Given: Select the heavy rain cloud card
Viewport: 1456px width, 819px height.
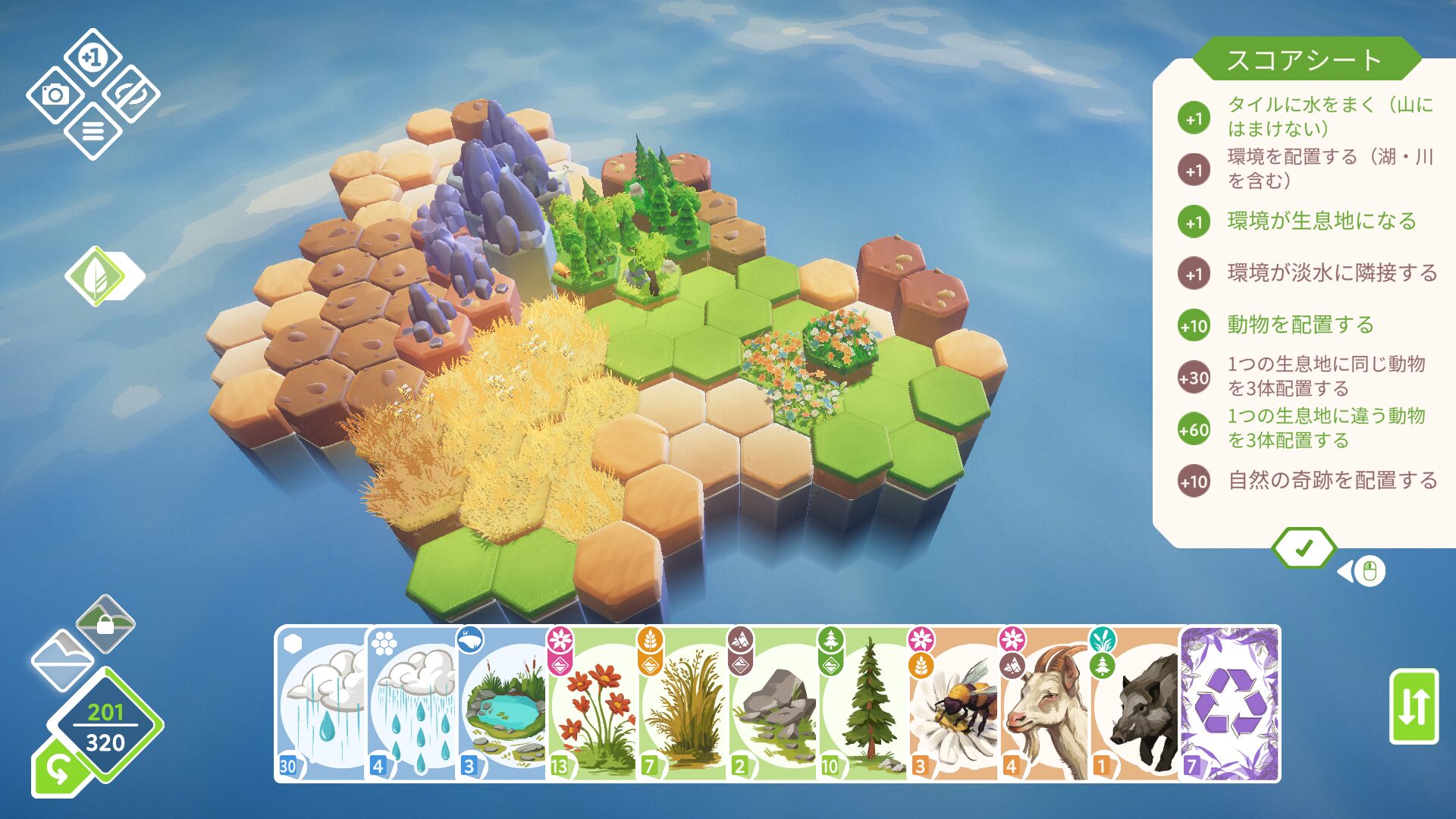Looking at the screenshot, I should [x=321, y=704].
